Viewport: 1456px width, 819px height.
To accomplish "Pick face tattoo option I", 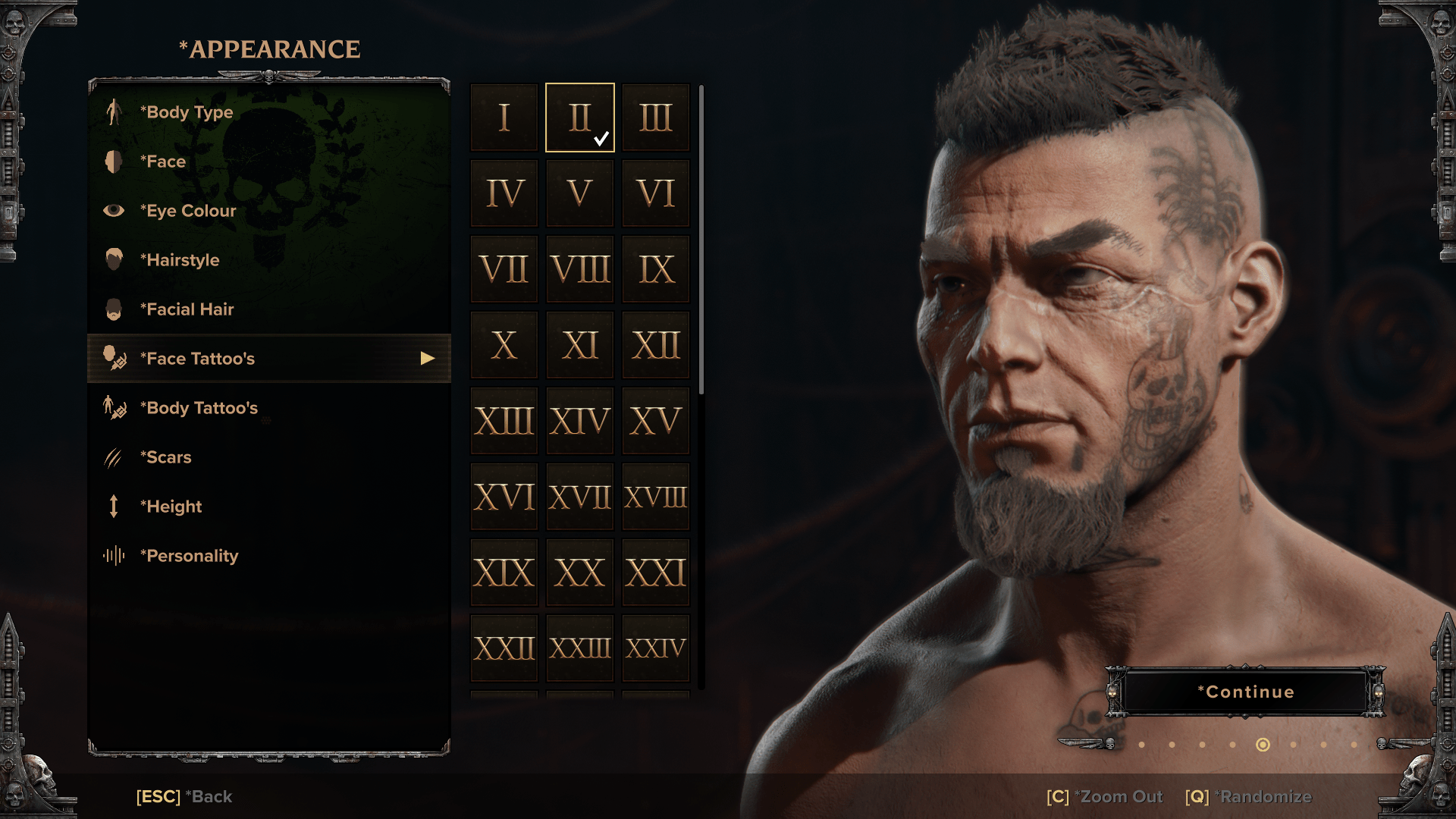I will point(504,118).
